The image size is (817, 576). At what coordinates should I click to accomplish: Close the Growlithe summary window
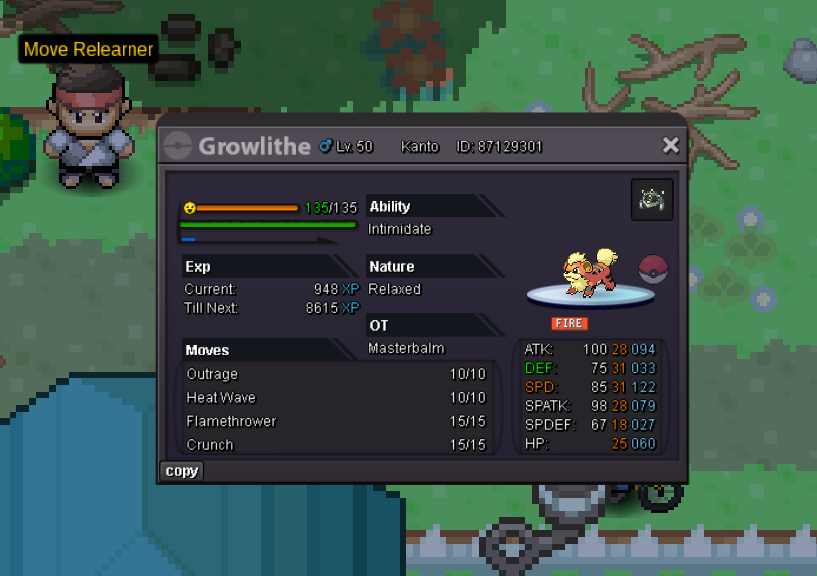coord(670,146)
